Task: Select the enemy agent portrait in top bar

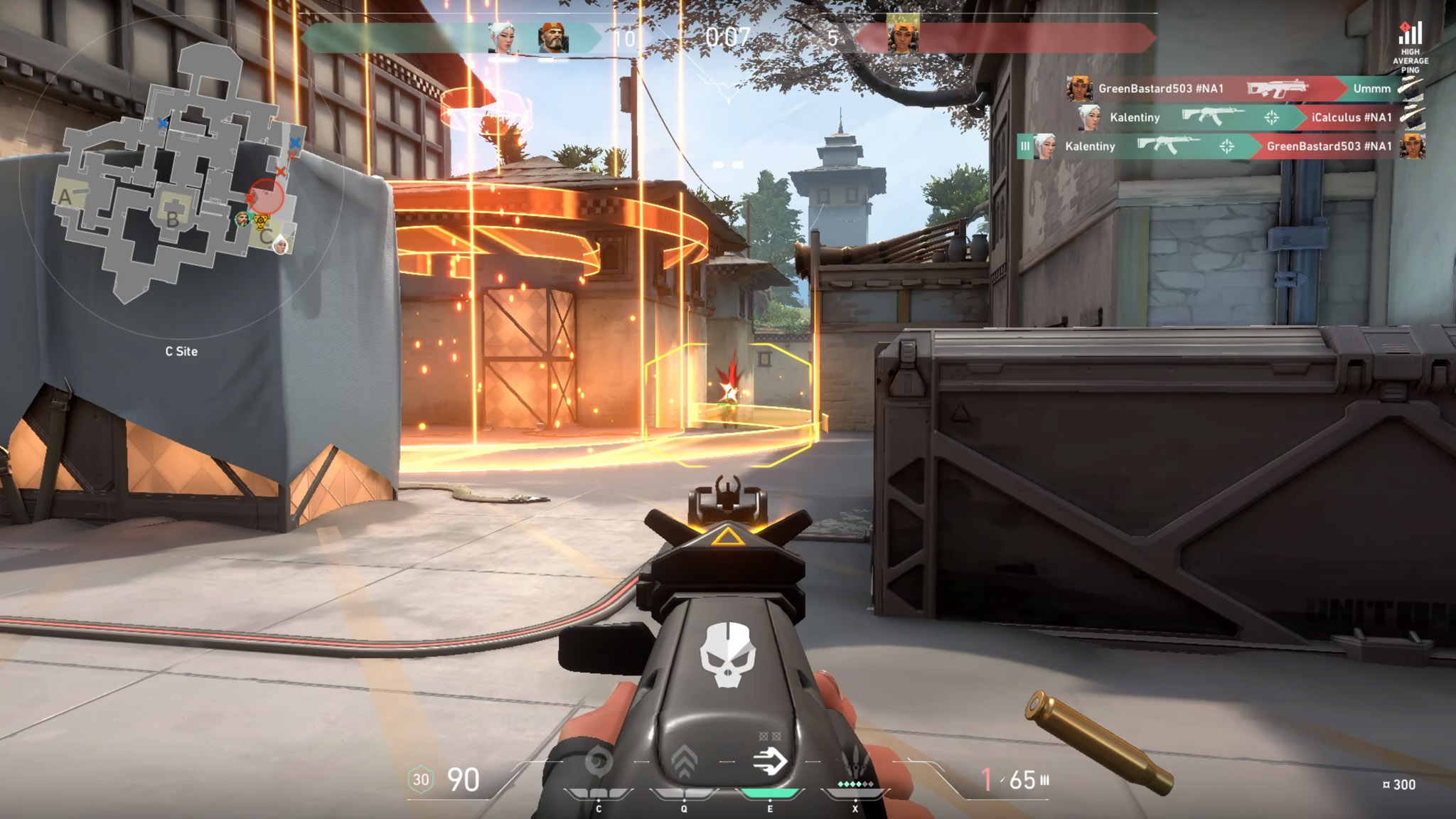Action: coord(903,36)
